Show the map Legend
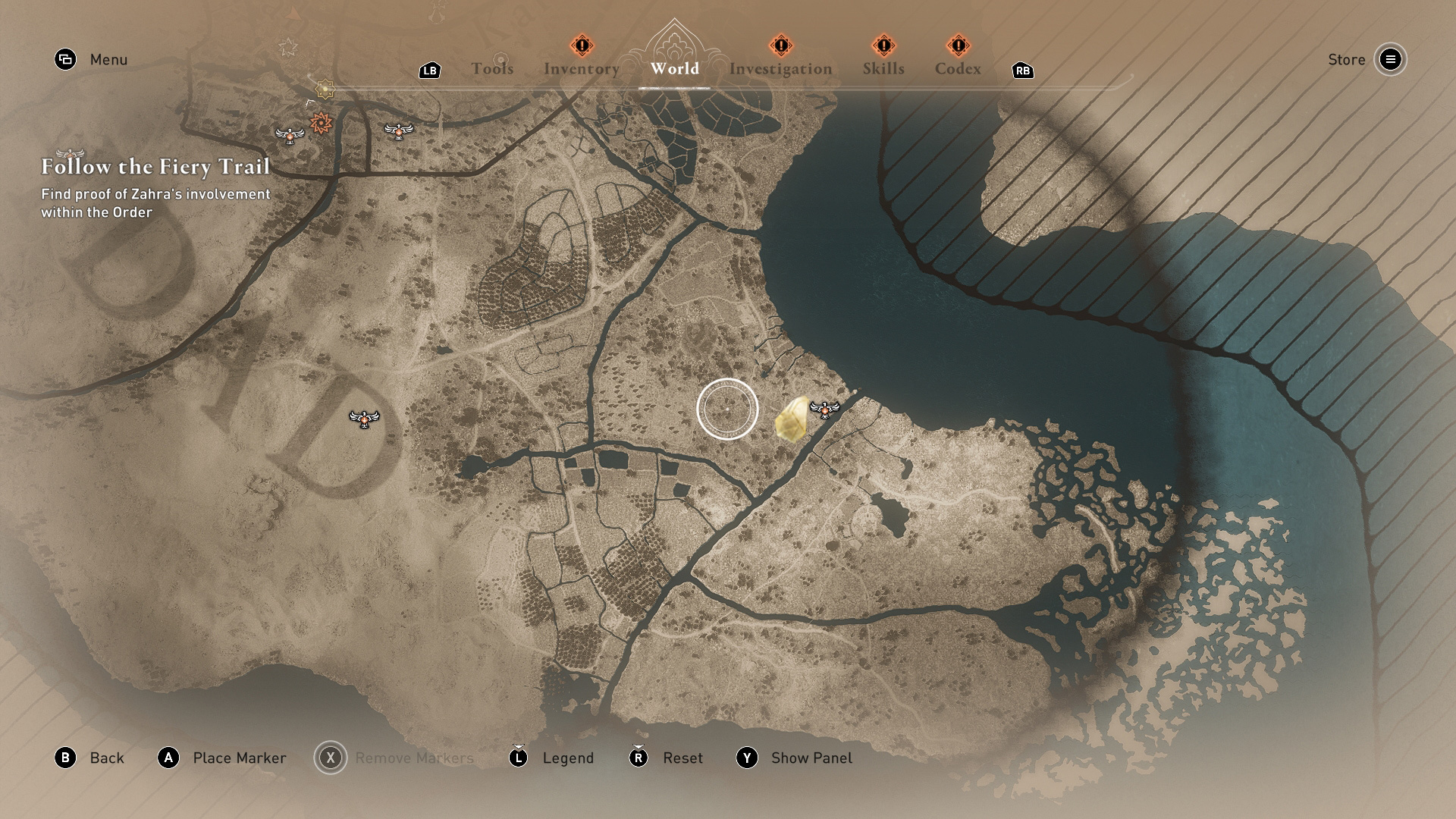Screen dimensions: 1456x819 [567, 758]
